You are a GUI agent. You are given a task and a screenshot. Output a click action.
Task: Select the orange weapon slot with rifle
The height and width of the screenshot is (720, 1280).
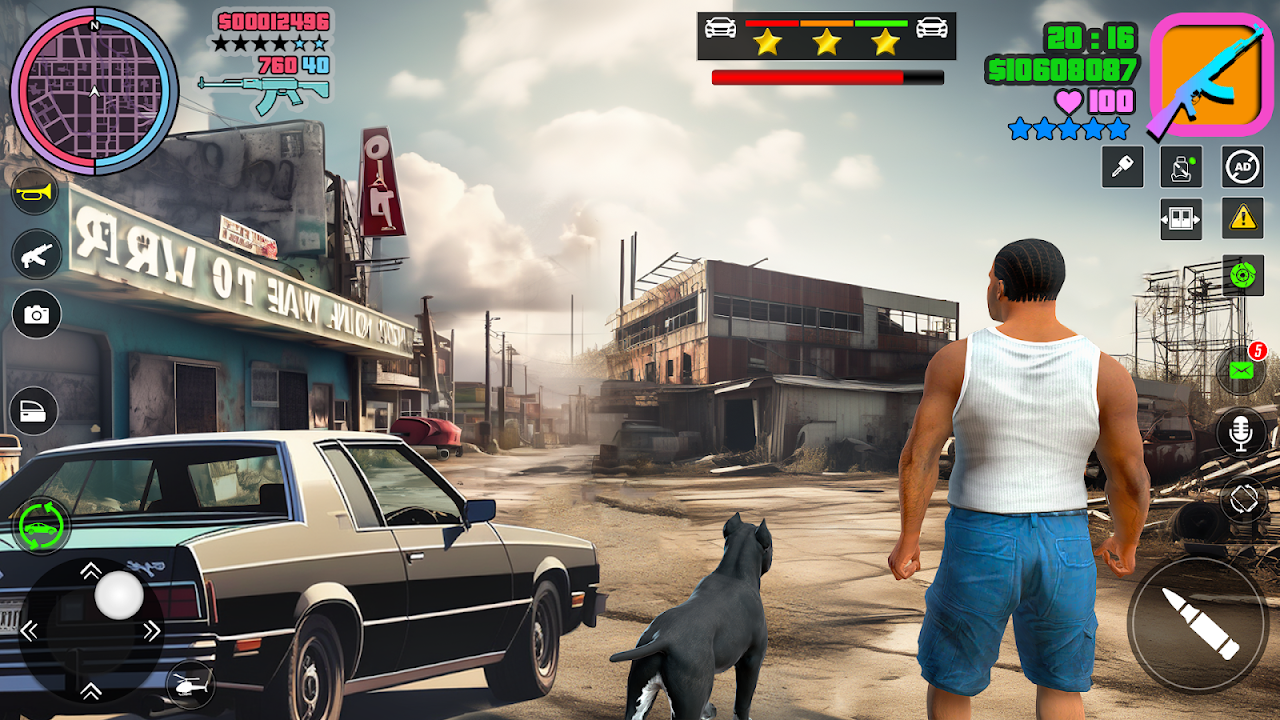[1211, 76]
